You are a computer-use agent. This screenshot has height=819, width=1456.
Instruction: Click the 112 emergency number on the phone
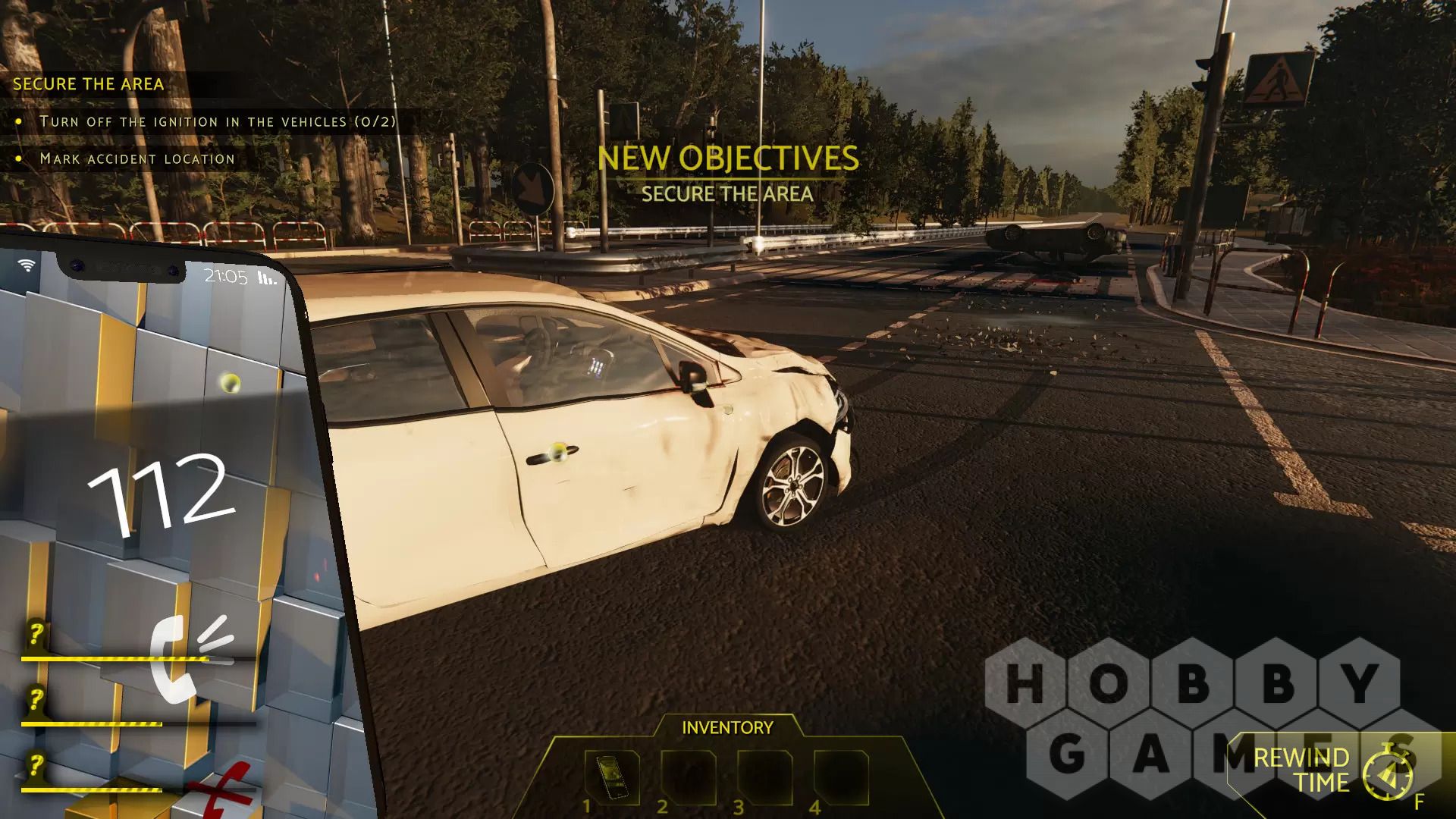(159, 493)
